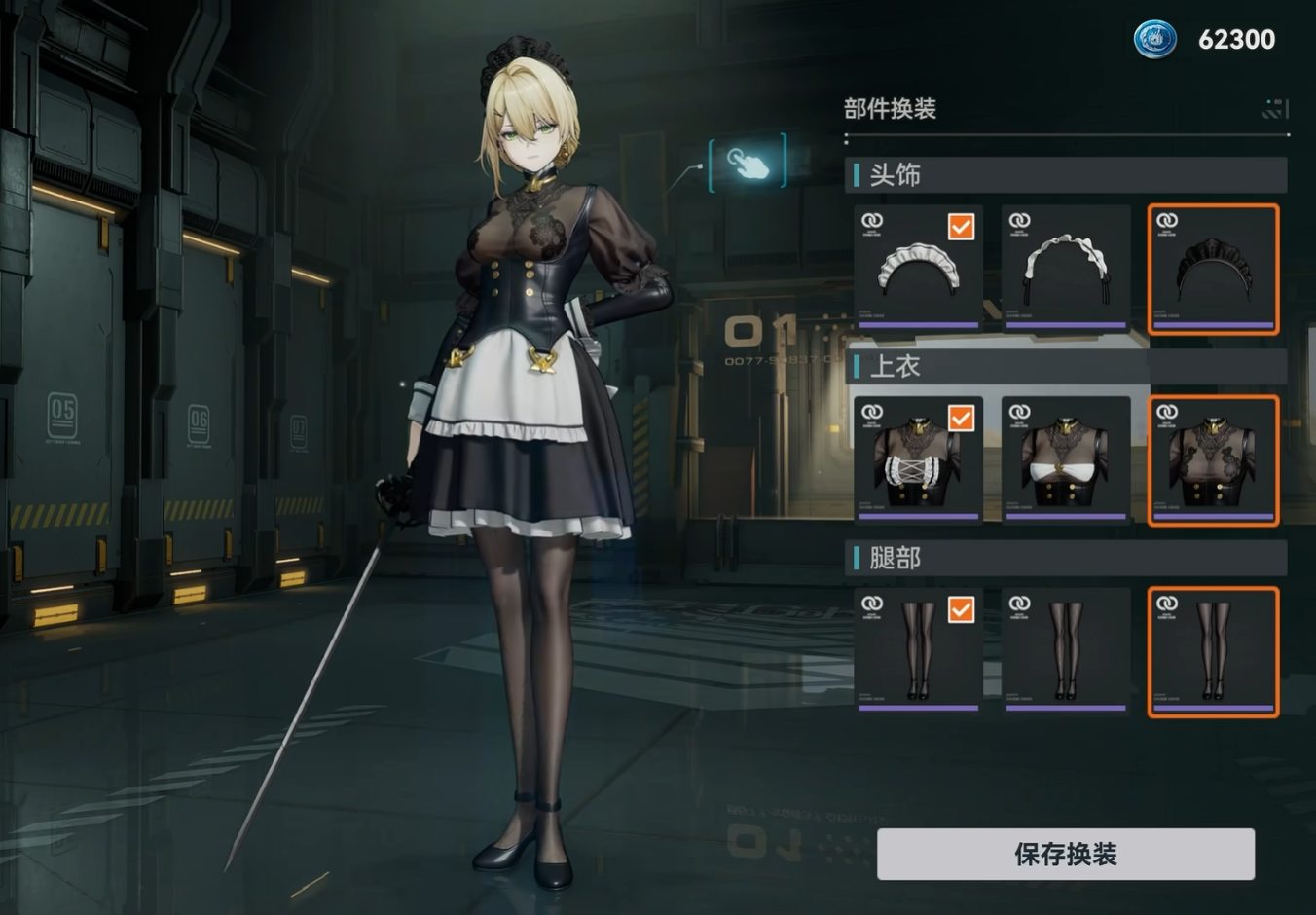Screen dimensions: 1316x915
Task: Select the white lace-up corset top
Action: 918,459
